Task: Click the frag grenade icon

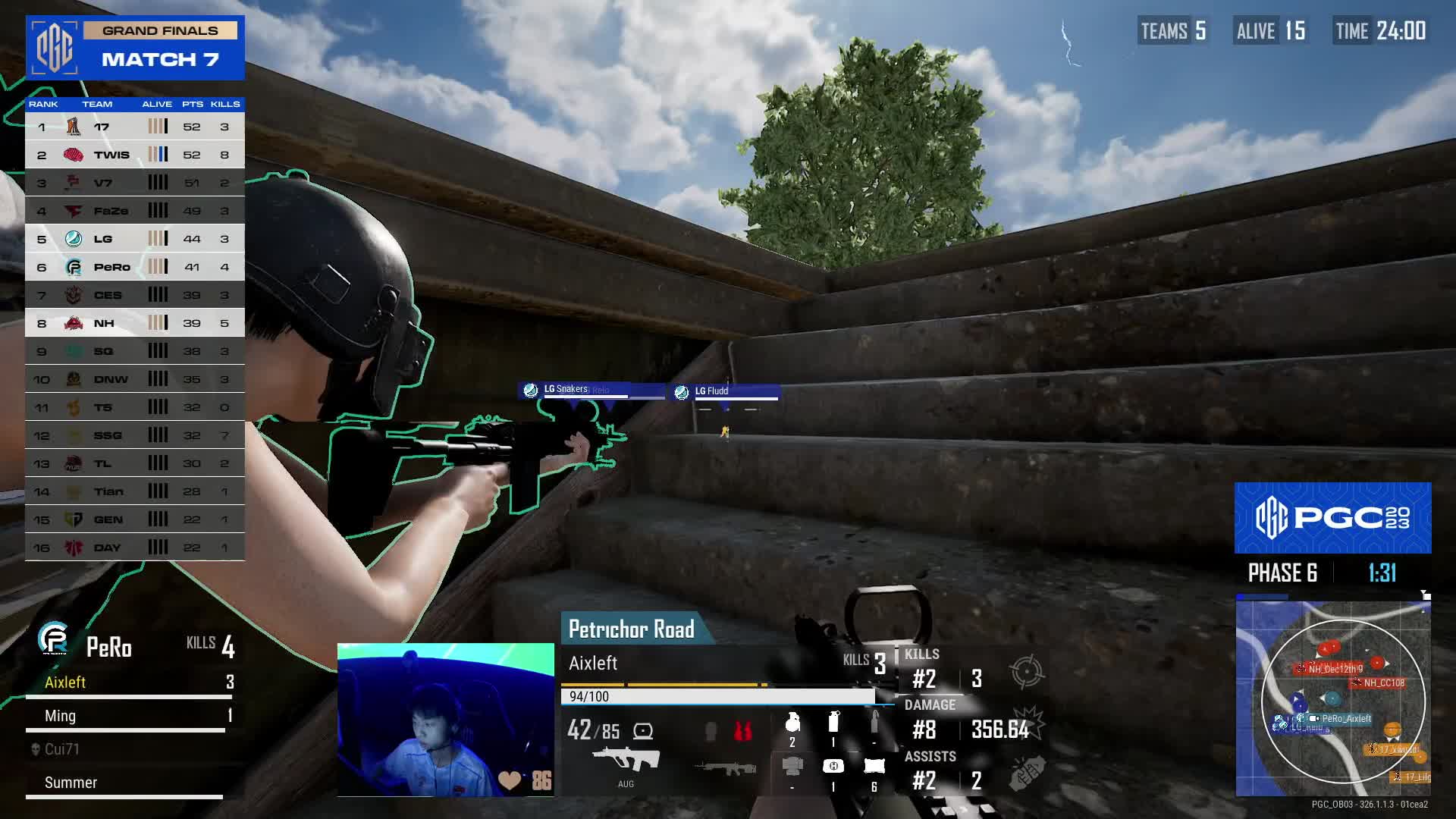Action: click(792, 723)
